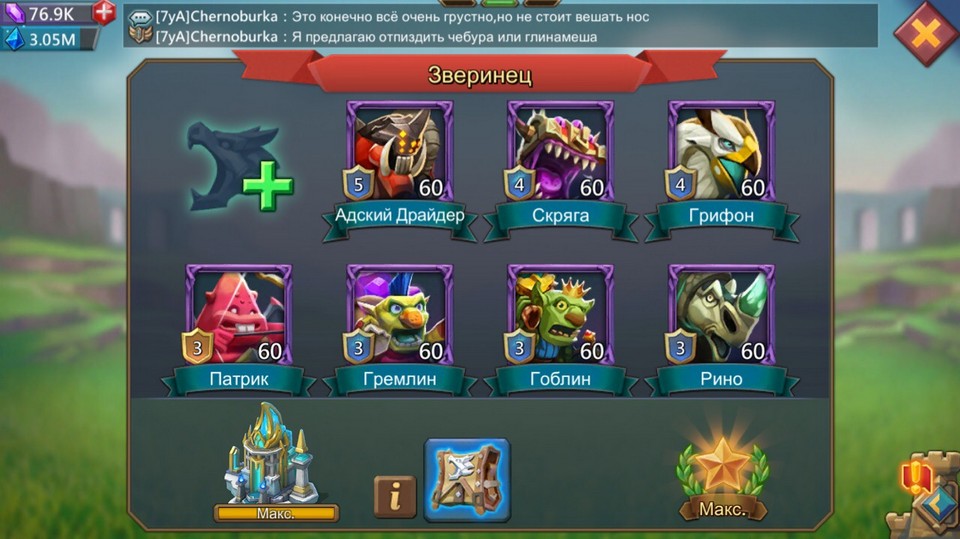Tap the gold star laurel badge

click(x=722, y=470)
